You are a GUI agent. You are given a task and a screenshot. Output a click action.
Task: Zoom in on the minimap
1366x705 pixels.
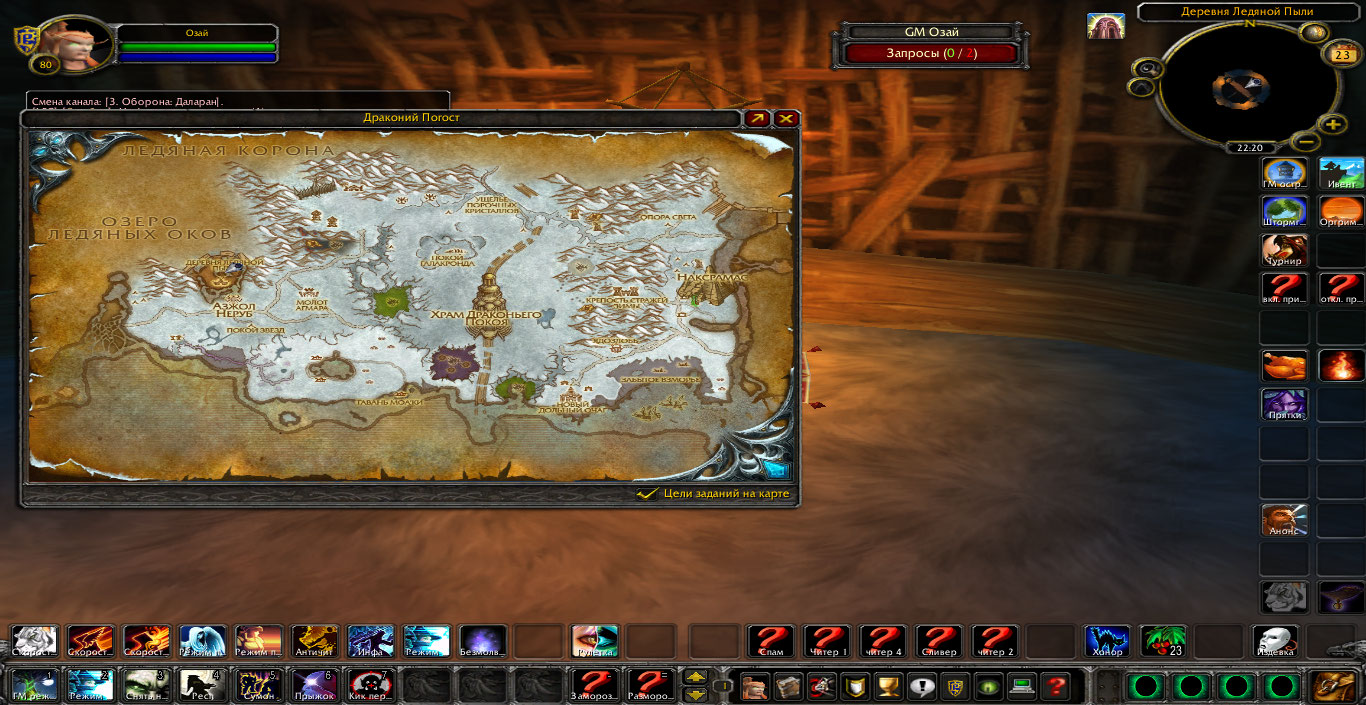pyautogui.click(x=1333, y=125)
